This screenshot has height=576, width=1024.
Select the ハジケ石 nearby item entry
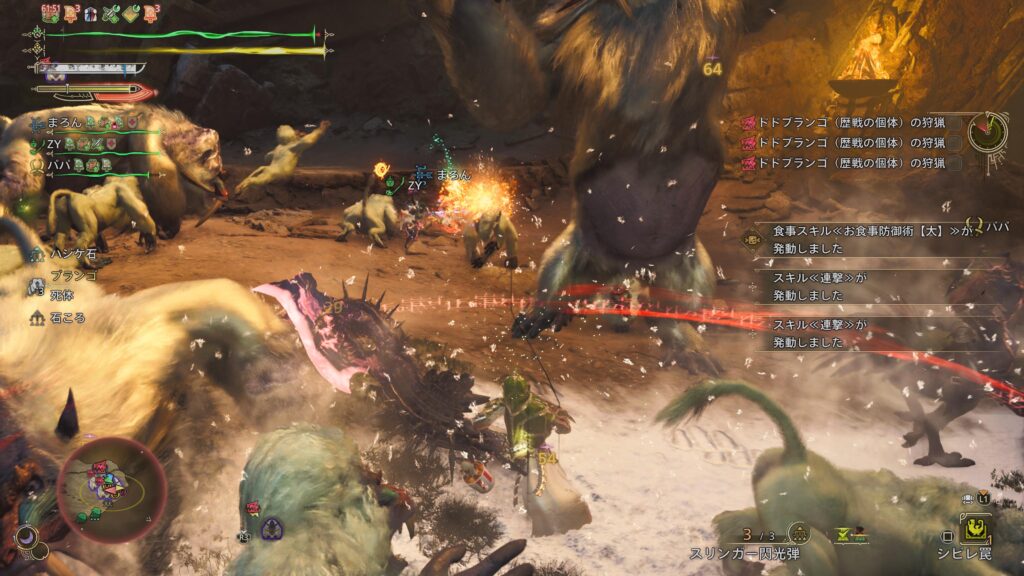pos(70,254)
